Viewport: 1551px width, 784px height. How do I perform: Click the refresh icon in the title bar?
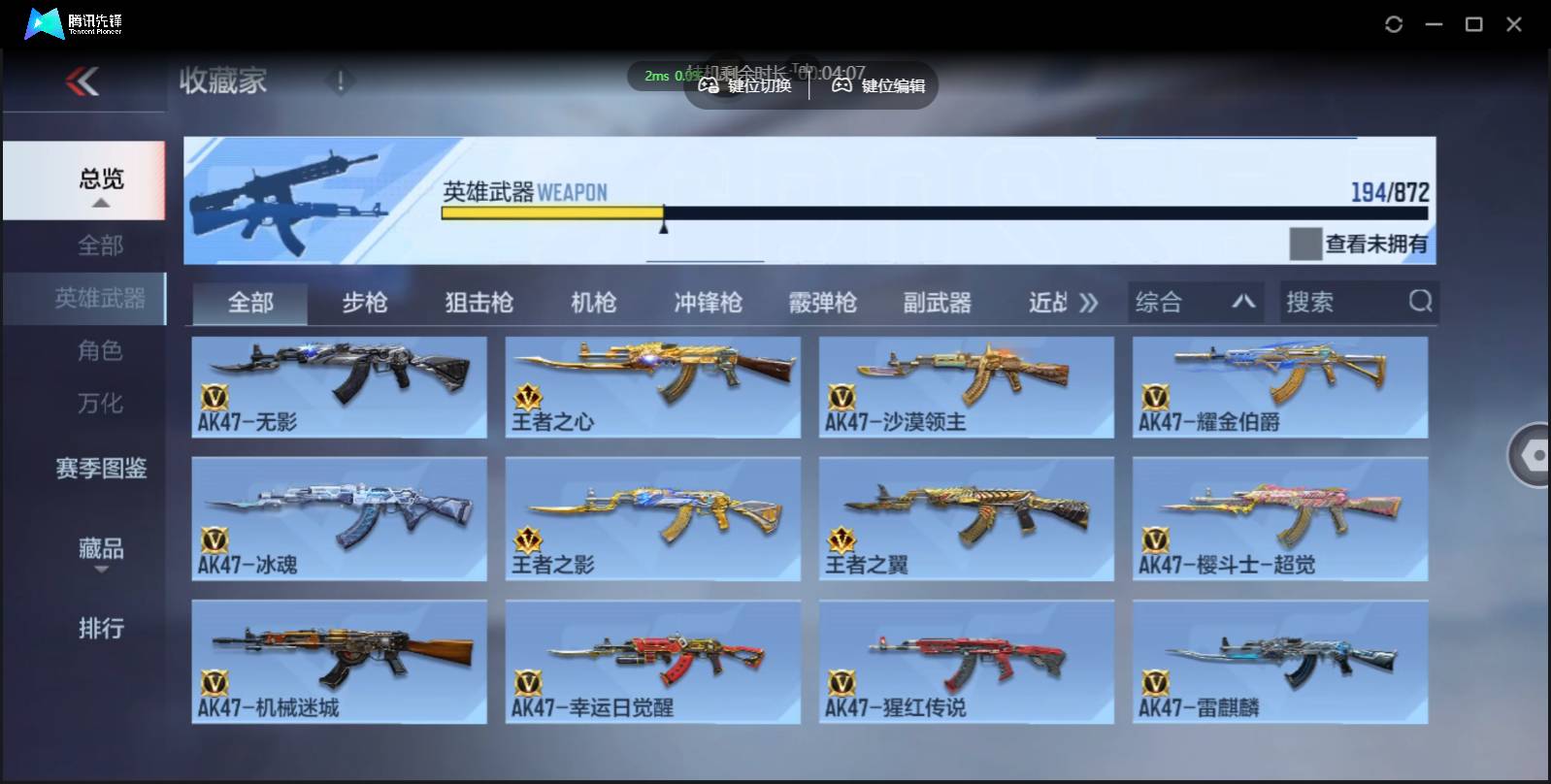[1396, 23]
